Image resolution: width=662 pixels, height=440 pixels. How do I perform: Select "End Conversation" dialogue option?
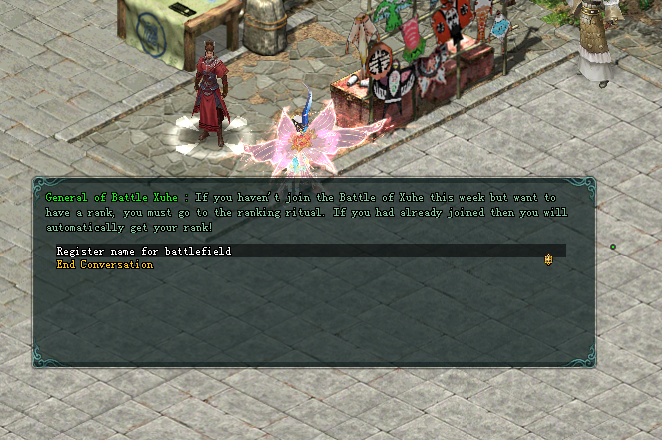coord(105,265)
